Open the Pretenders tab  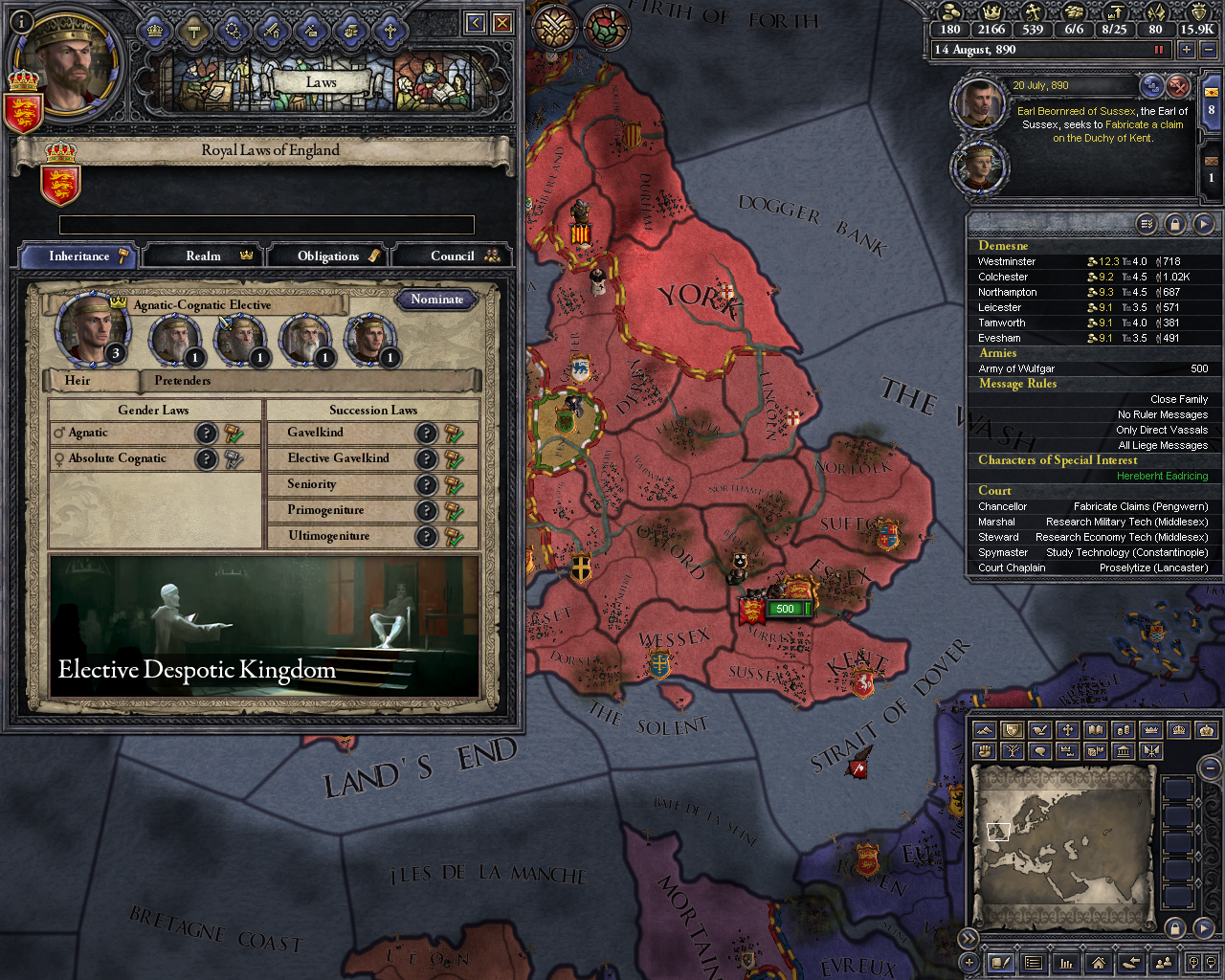click(182, 381)
